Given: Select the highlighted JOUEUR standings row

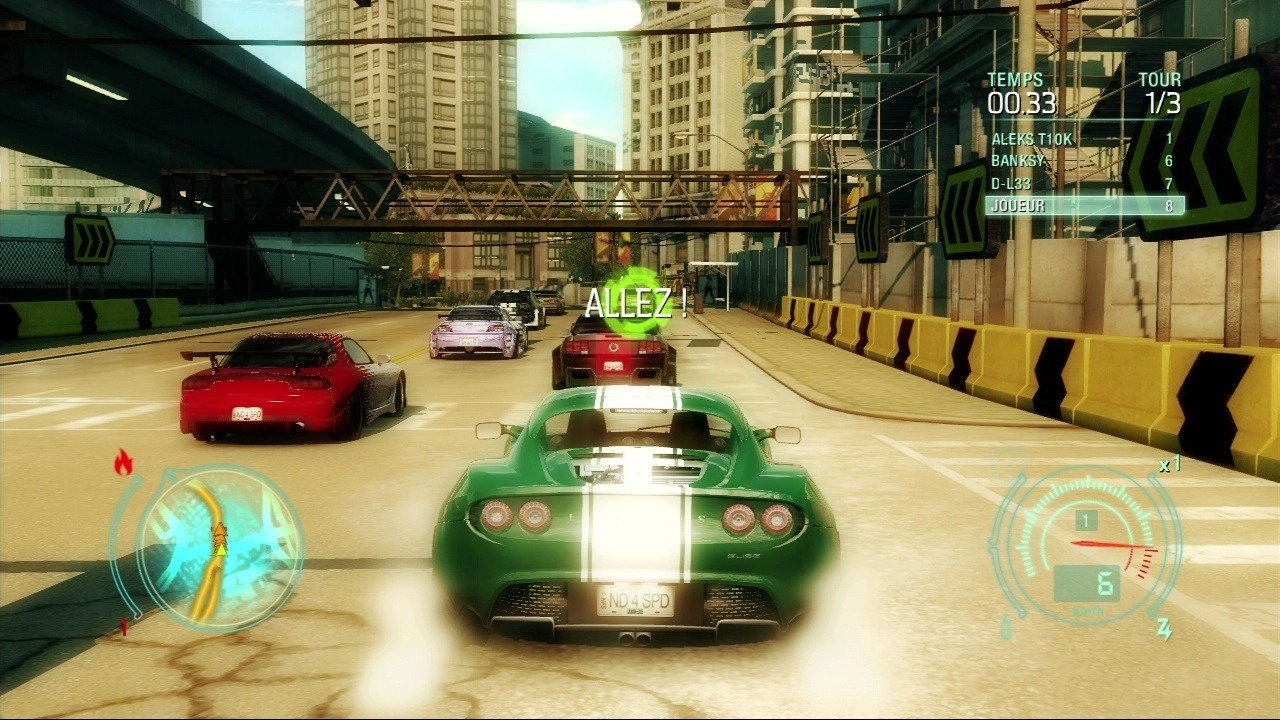Looking at the screenshot, I should point(1084,205).
